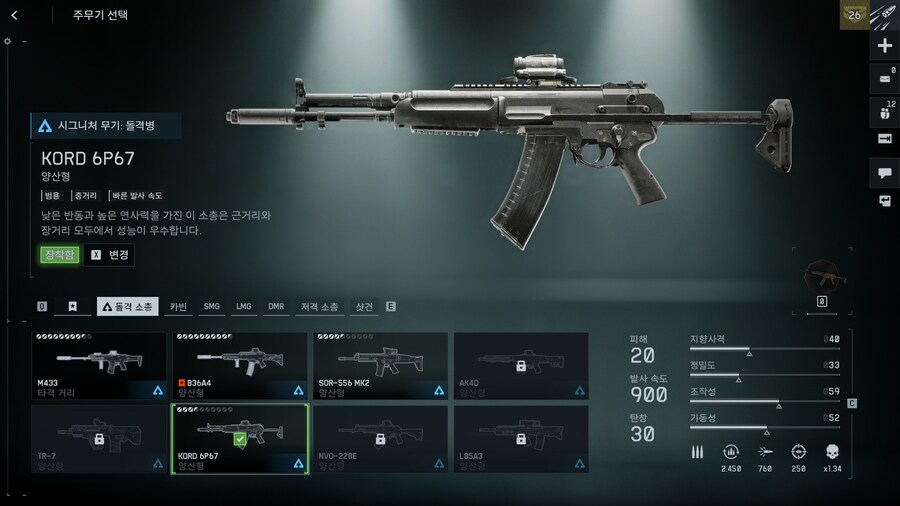The image size is (900, 506).
Task: Click the 변경 change button
Action: pos(110,254)
